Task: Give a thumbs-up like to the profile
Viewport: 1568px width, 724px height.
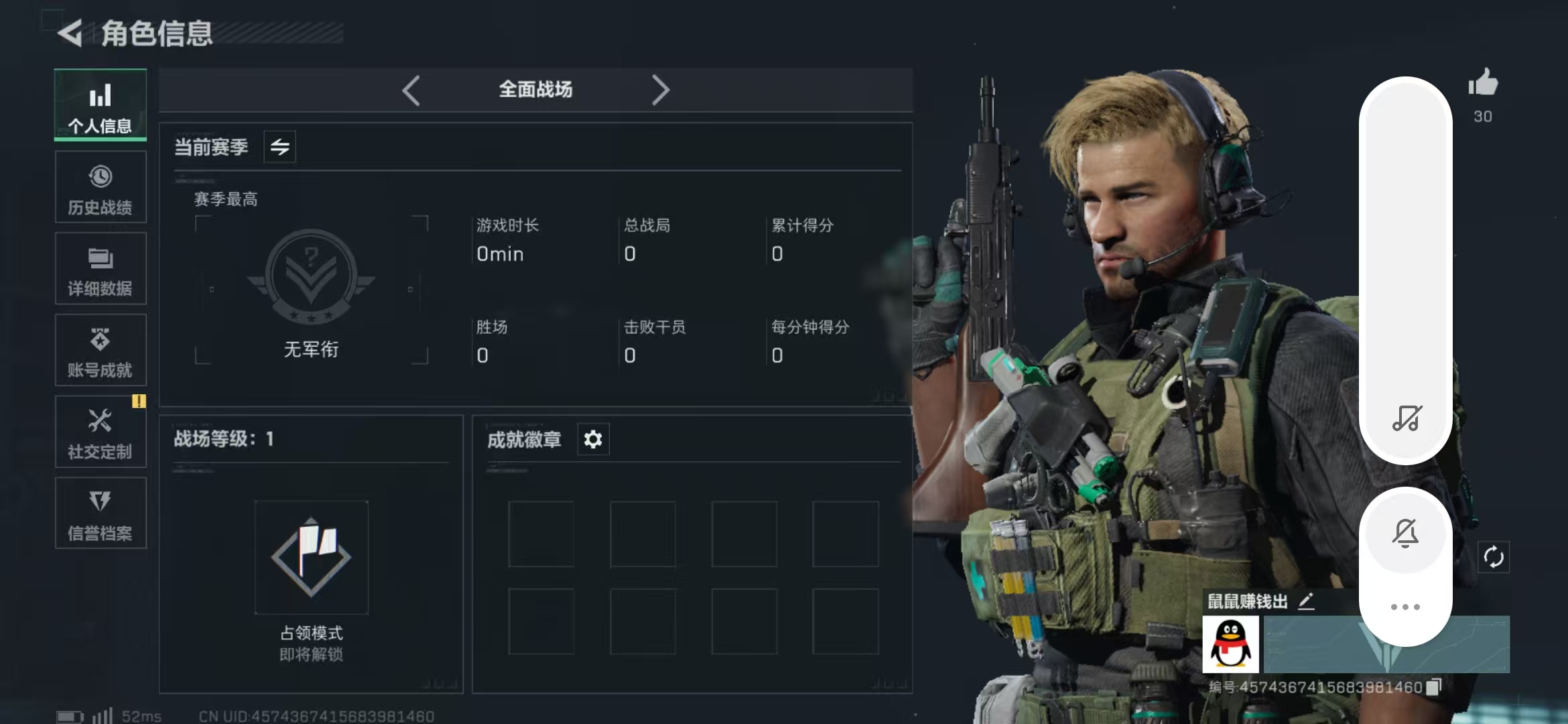Action: coord(1483,84)
